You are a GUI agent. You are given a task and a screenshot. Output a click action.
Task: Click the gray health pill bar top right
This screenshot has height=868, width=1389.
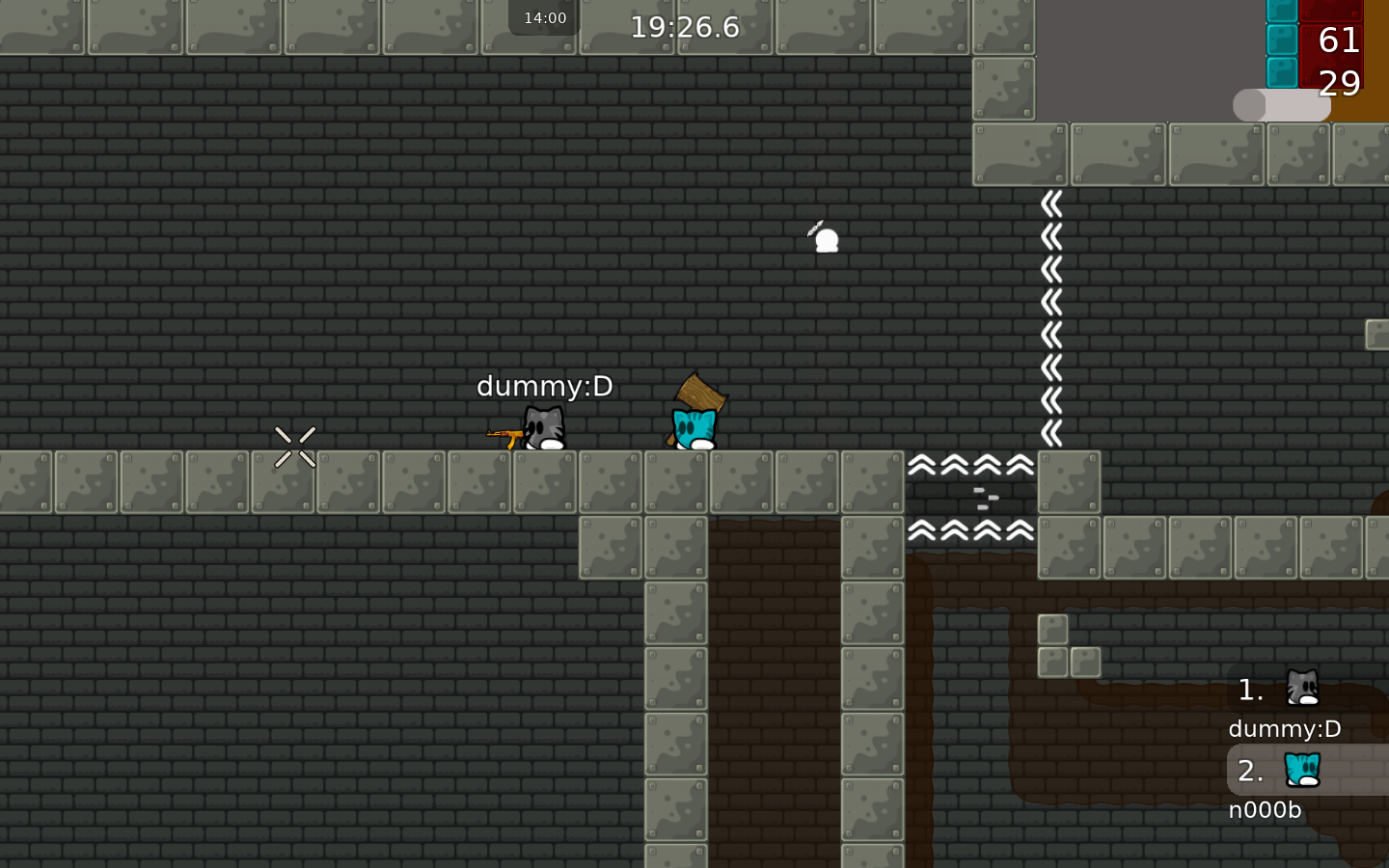[x=1283, y=104]
